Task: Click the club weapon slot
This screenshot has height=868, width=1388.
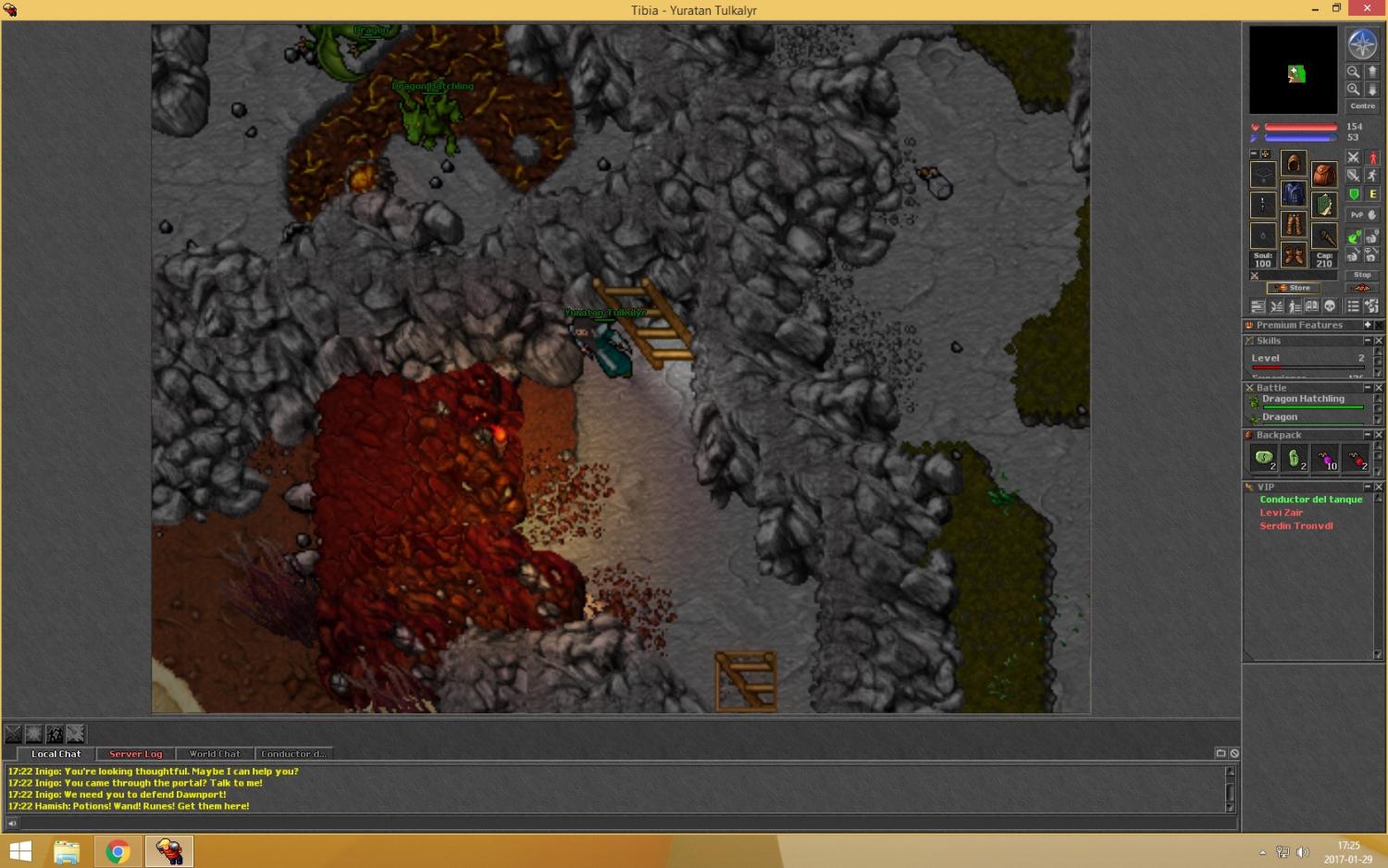Action: point(1324,235)
